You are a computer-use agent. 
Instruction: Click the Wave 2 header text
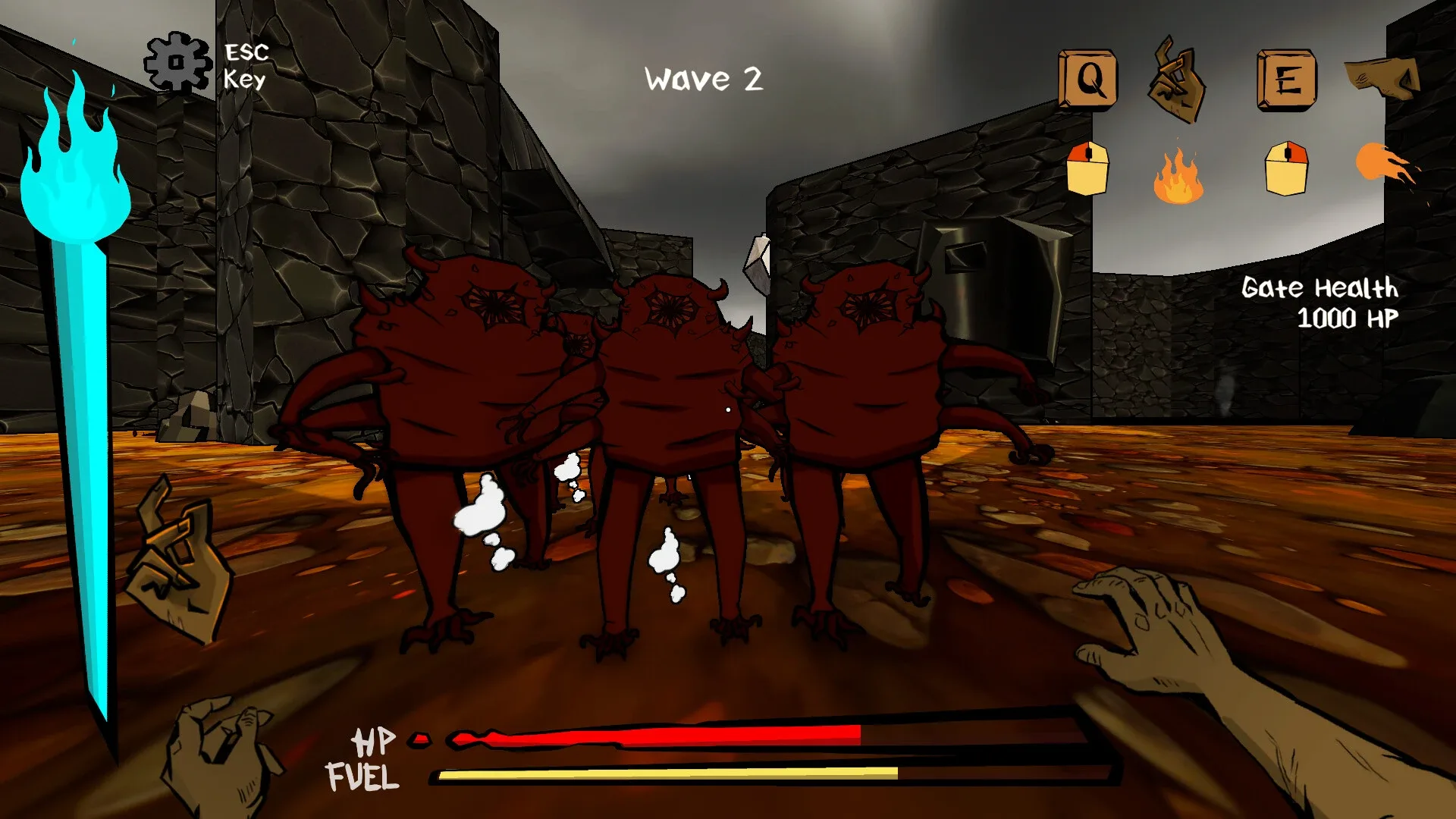coord(703,77)
